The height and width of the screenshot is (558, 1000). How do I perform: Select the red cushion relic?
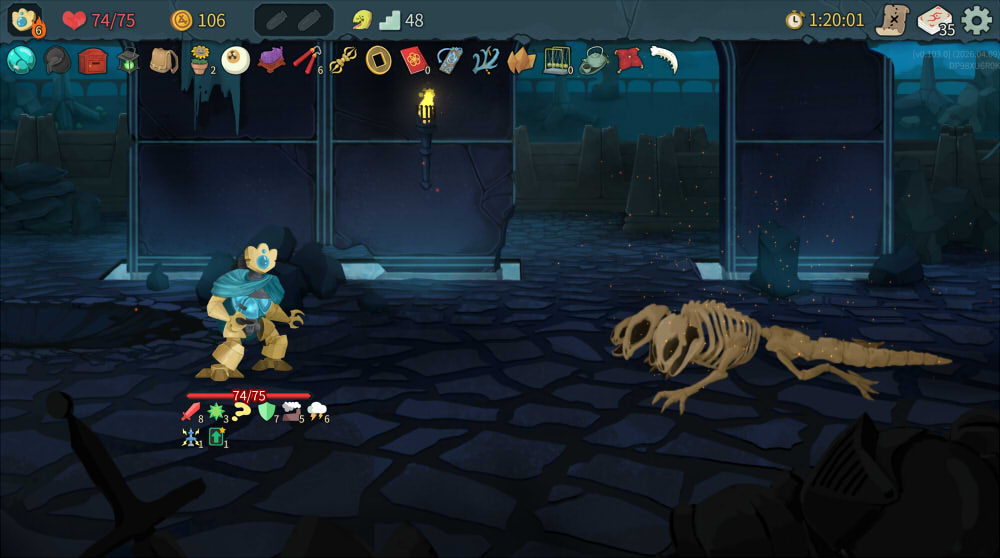[628, 60]
